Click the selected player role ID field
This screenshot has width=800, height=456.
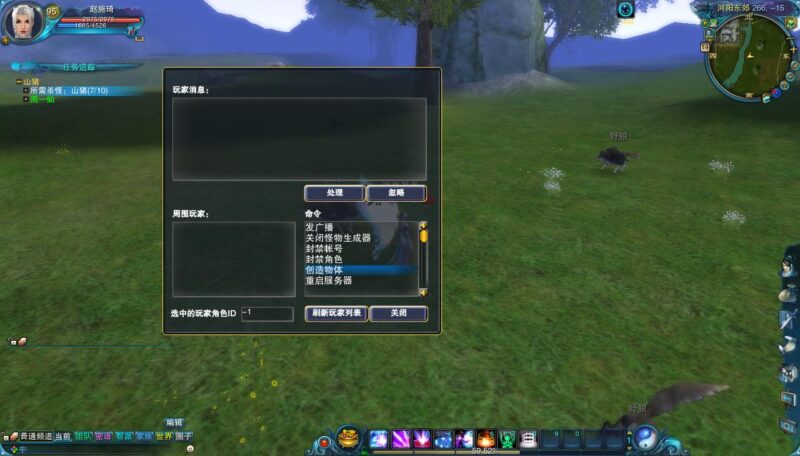267,314
